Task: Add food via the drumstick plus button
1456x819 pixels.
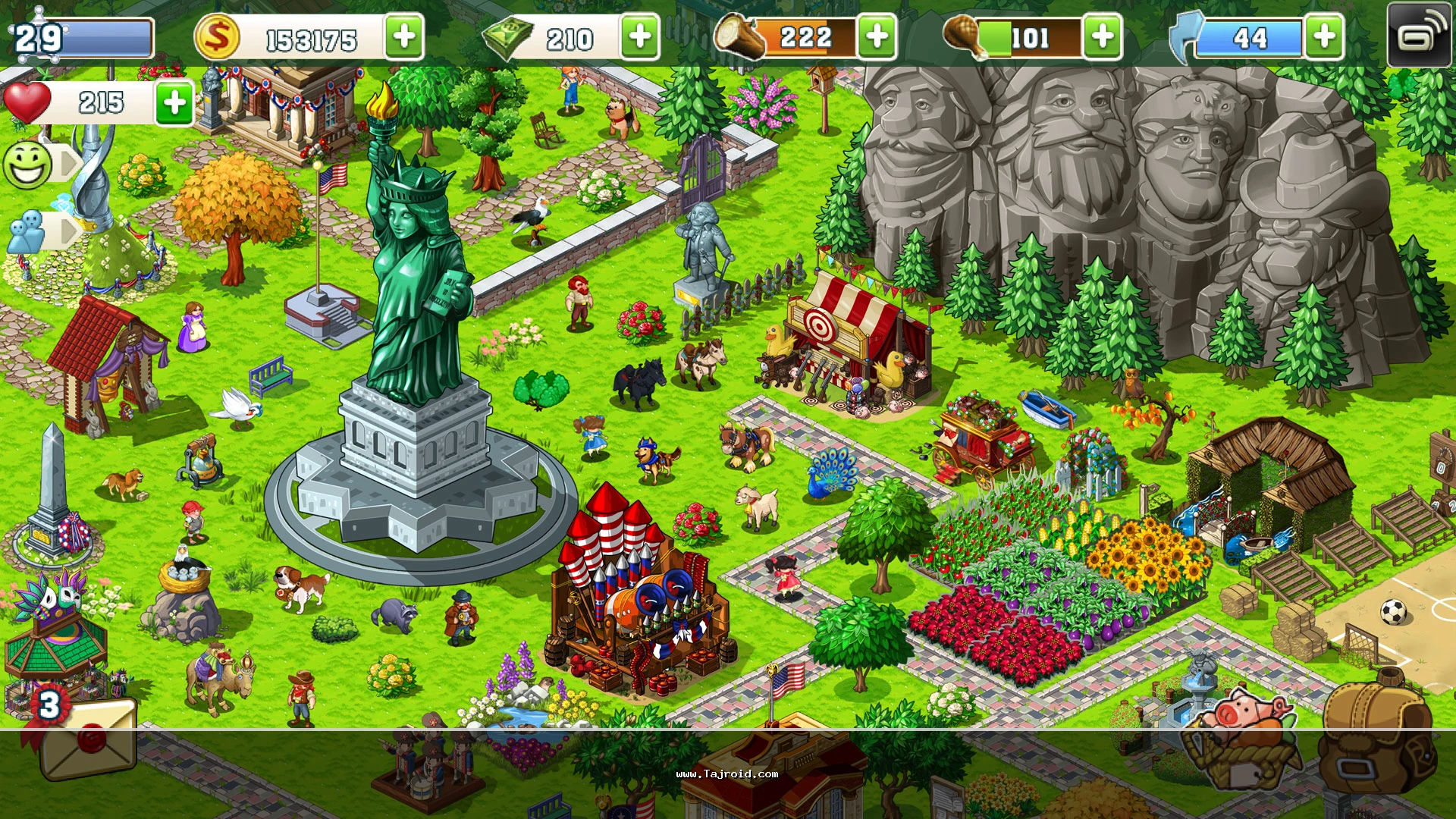Action: [1103, 36]
